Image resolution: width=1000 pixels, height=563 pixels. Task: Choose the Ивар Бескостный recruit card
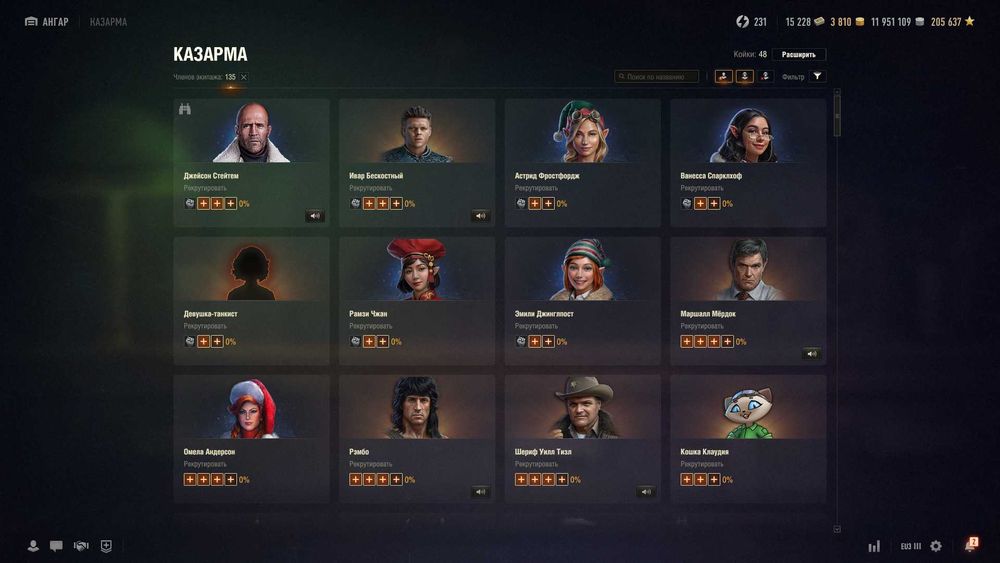pyautogui.click(x=417, y=162)
